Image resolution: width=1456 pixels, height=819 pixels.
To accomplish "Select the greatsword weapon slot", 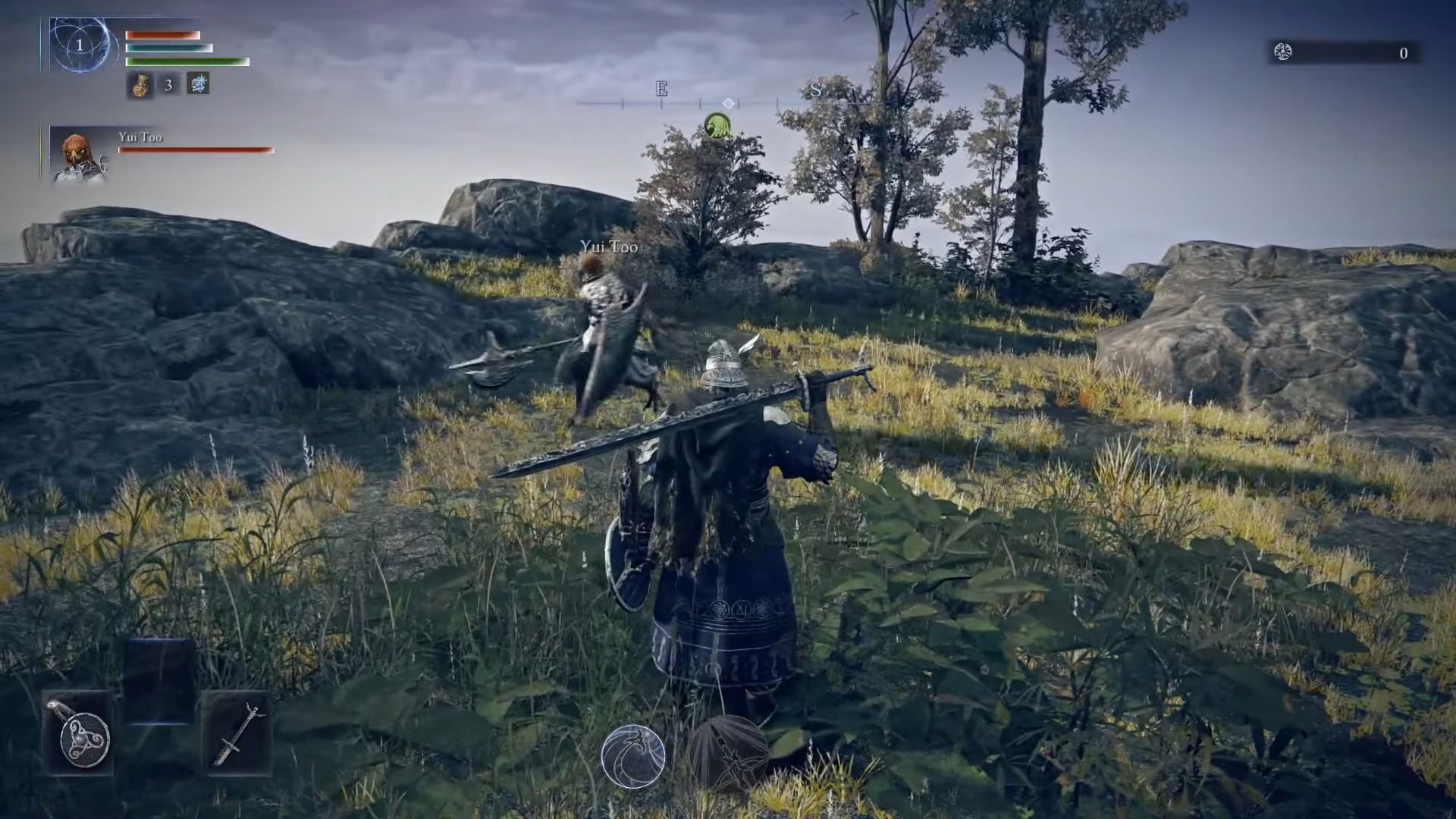I will point(236,733).
